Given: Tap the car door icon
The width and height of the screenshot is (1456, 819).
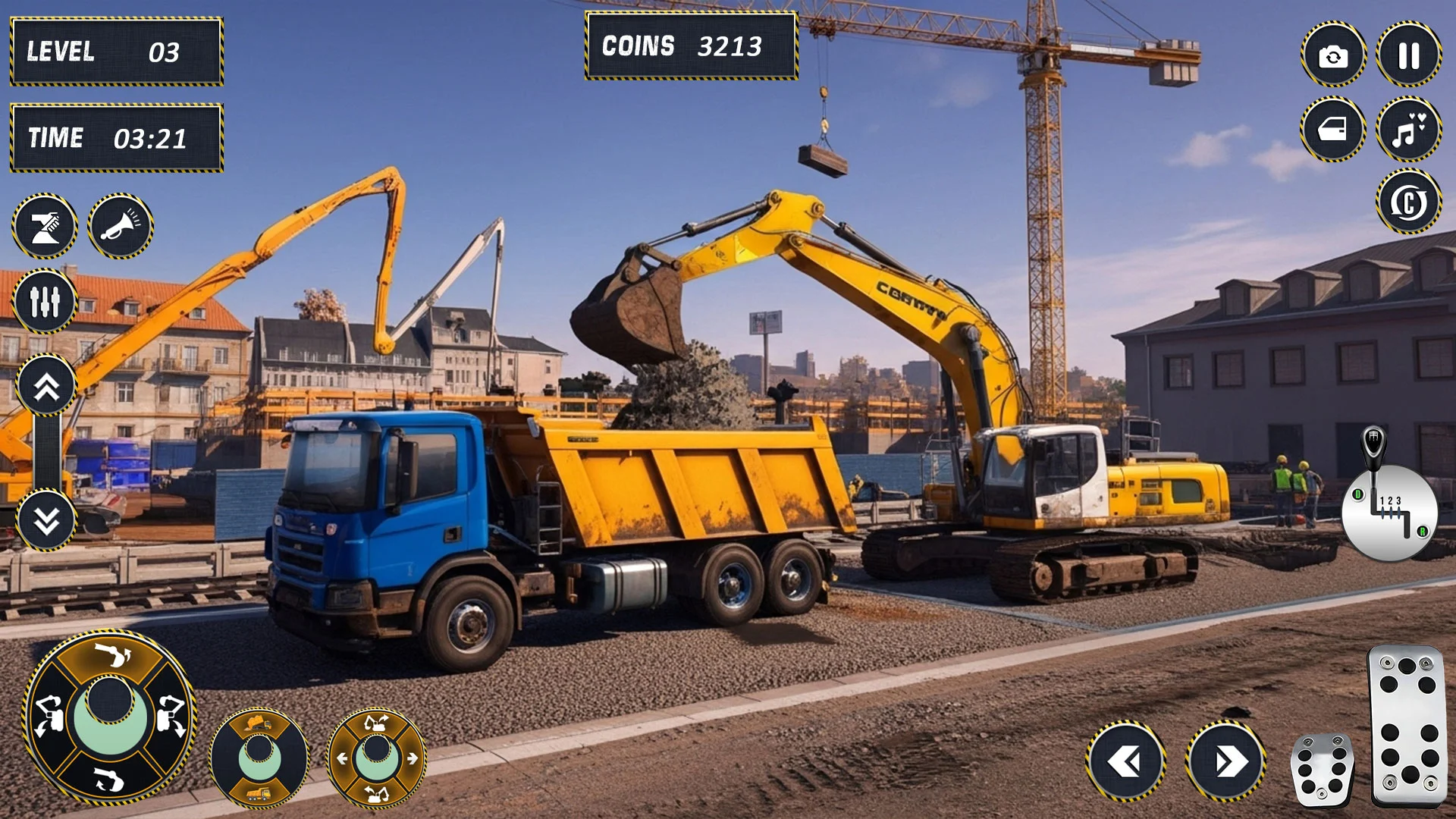Looking at the screenshot, I should (1333, 130).
